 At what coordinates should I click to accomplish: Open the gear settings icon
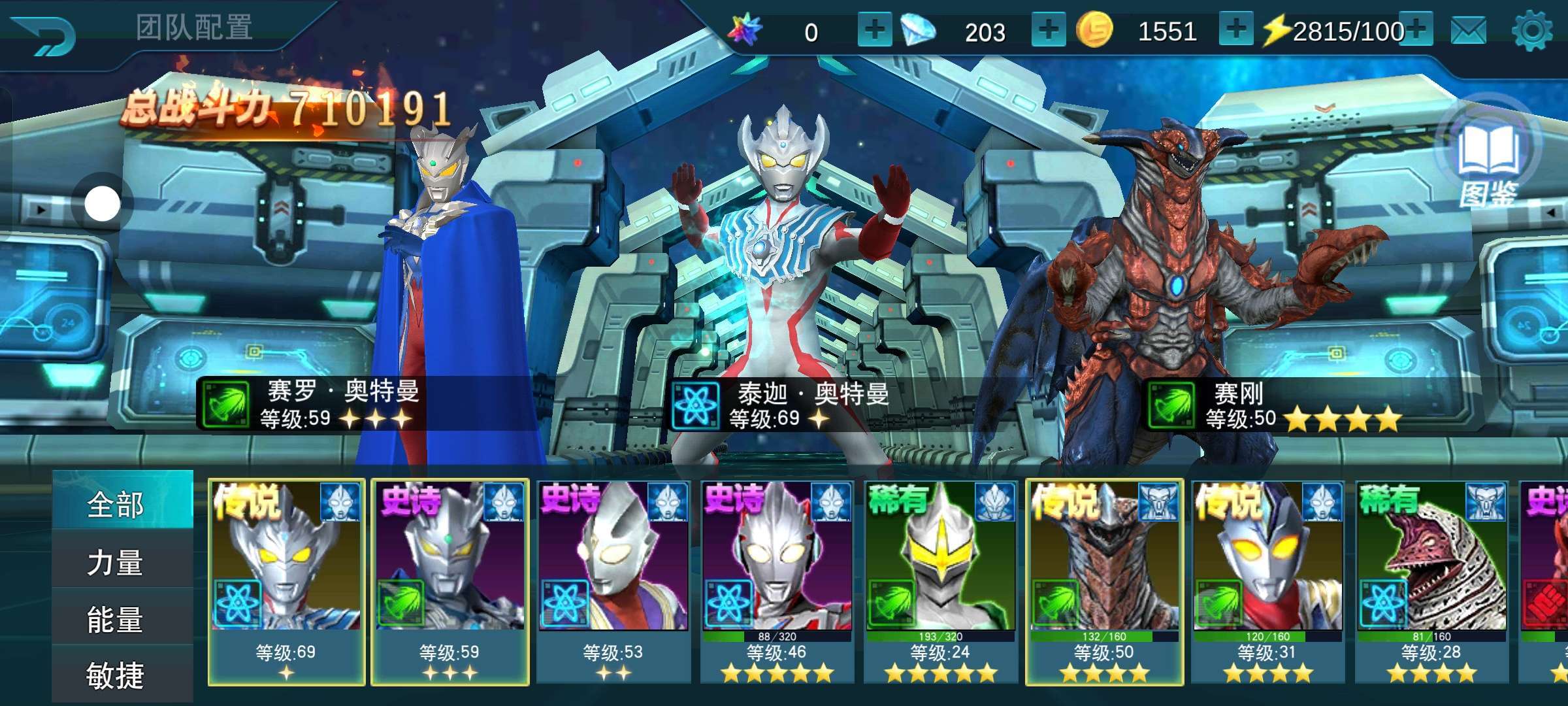(1531, 31)
